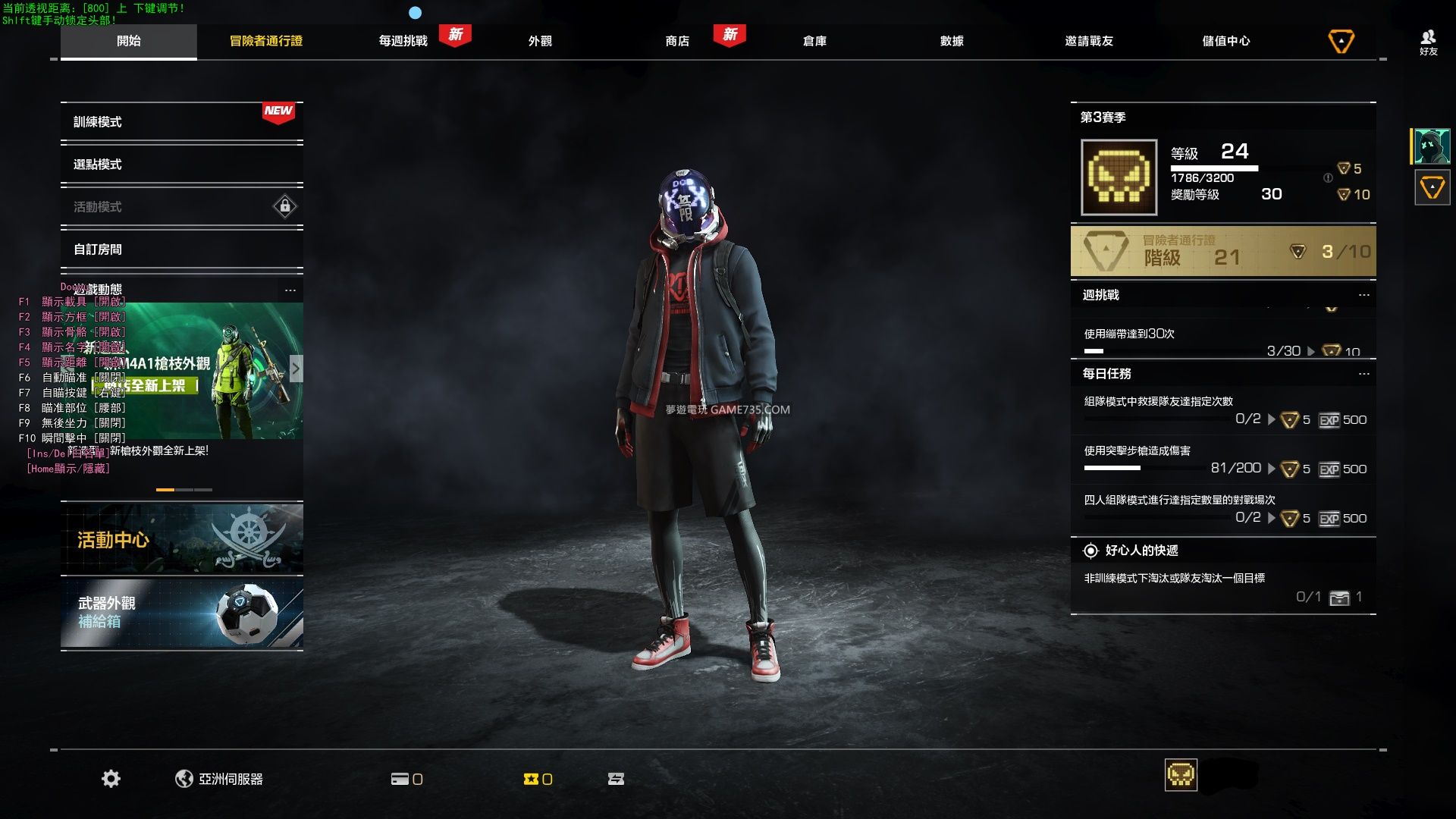The width and height of the screenshot is (1456, 819).
Task: Open 自訂房間 custom room
Action: click(181, 249)
